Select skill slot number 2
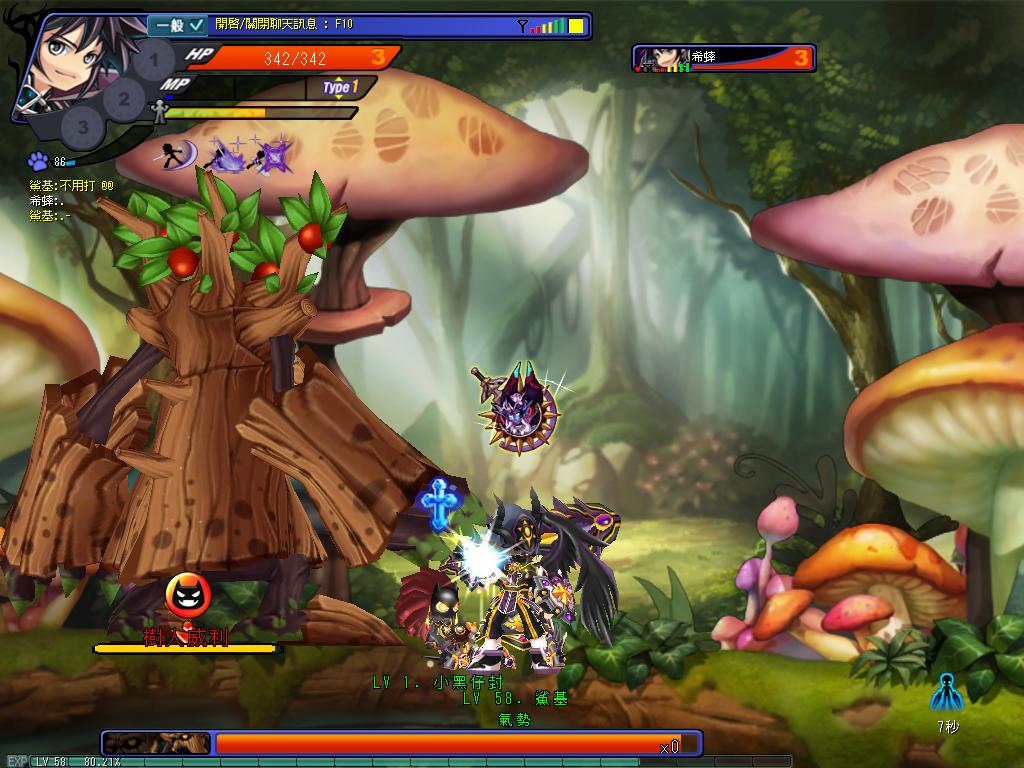The height and width of the screenshot is (768, 1024). (124, 99)
